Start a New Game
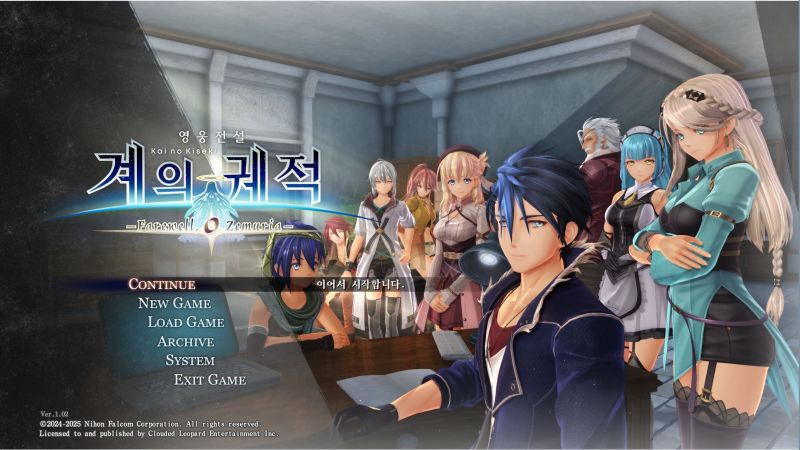Viewport: 800px width, 450px height. point(174,303)
